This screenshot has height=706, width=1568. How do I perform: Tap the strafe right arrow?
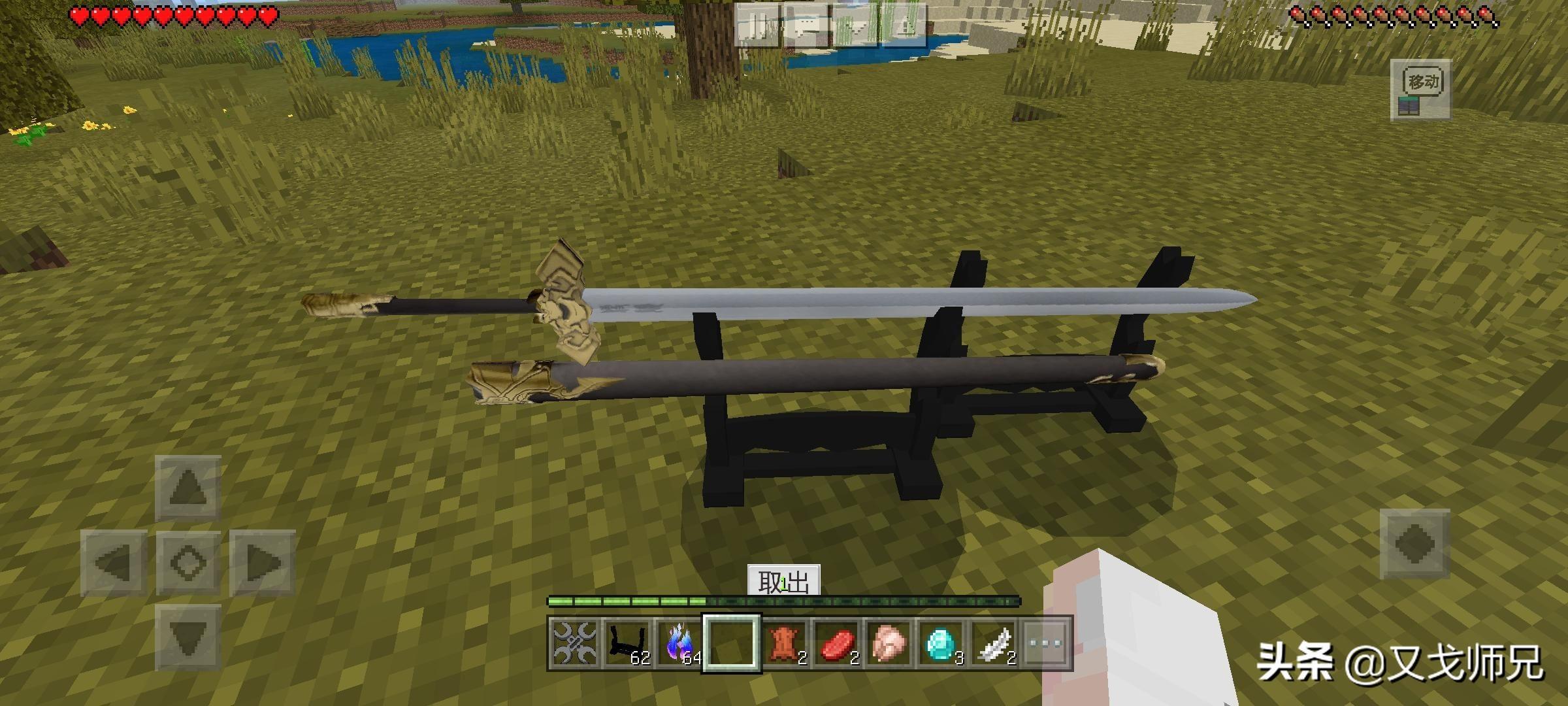pos(263,563)
